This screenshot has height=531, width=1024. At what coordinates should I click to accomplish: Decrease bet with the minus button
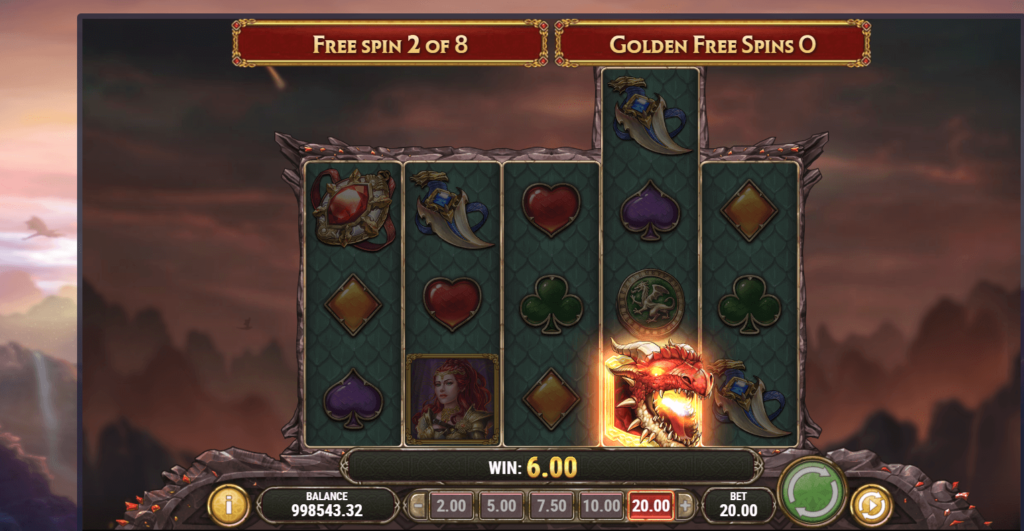[x=418, y=506]
